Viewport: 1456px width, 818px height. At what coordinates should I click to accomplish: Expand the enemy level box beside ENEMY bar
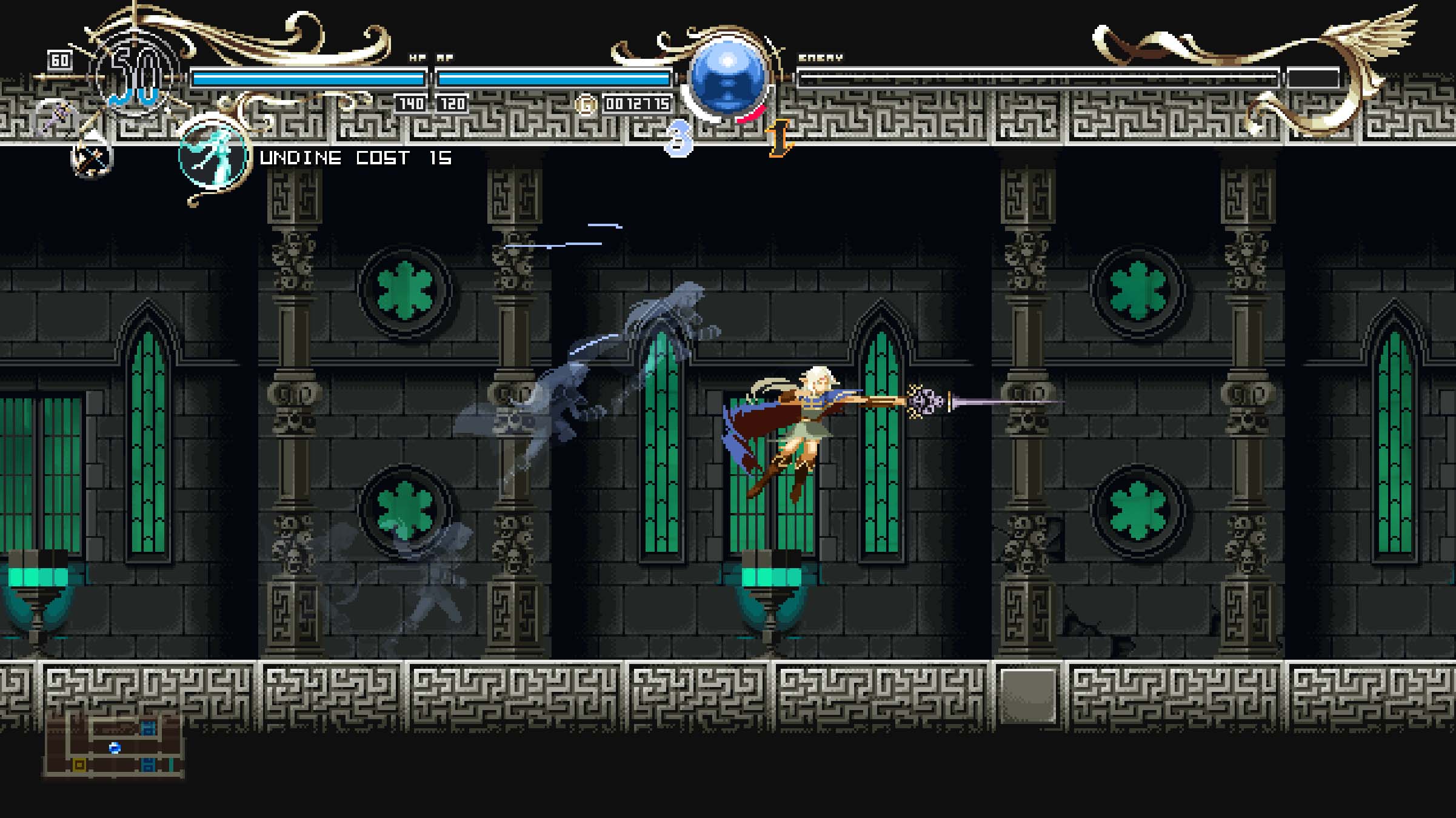pyautogui.click(x=1312, y=78)
